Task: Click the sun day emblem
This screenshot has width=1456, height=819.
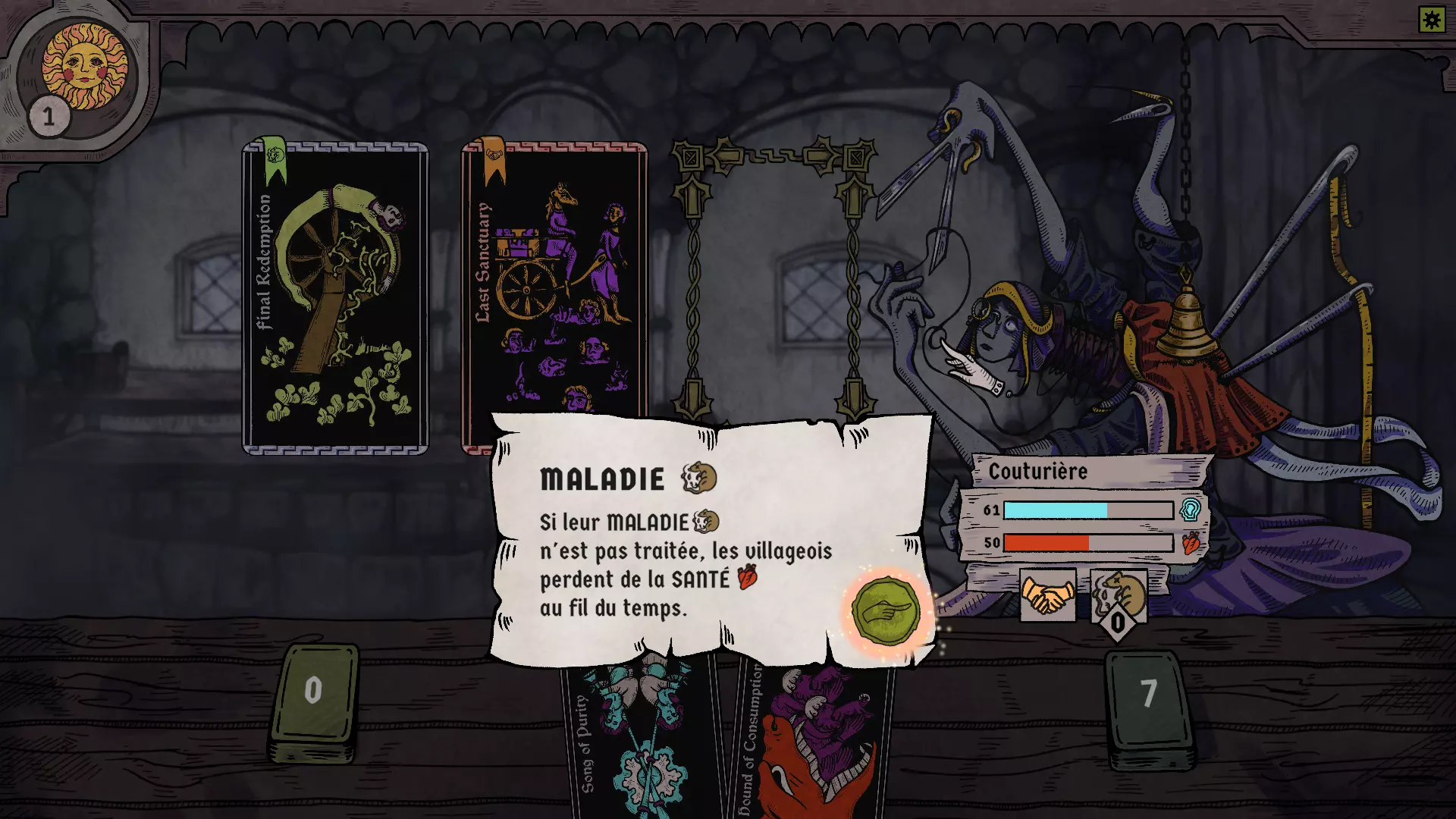Action: pos(84,67)
